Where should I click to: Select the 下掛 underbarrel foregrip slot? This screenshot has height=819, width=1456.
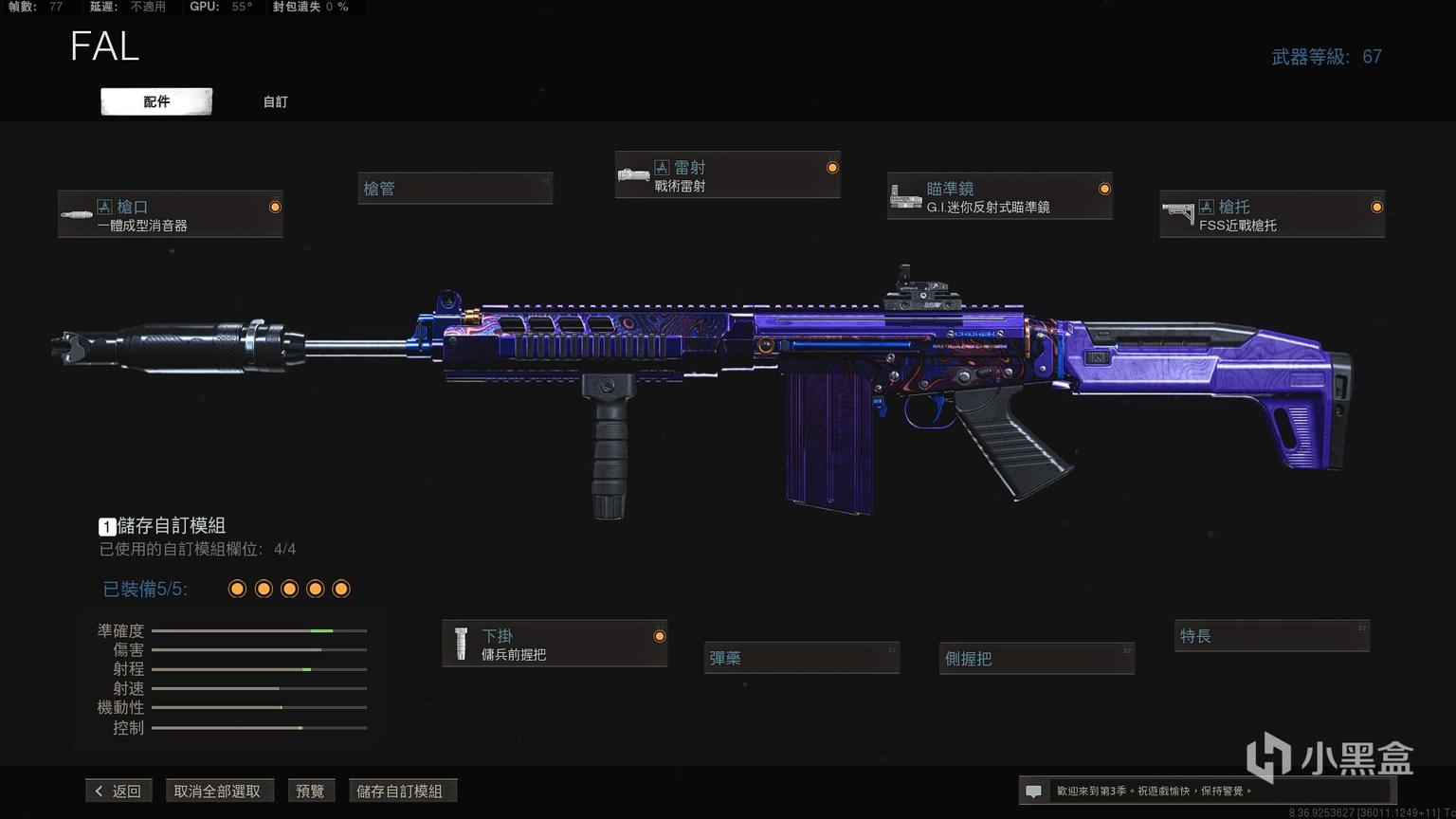[x=555, y=644]
